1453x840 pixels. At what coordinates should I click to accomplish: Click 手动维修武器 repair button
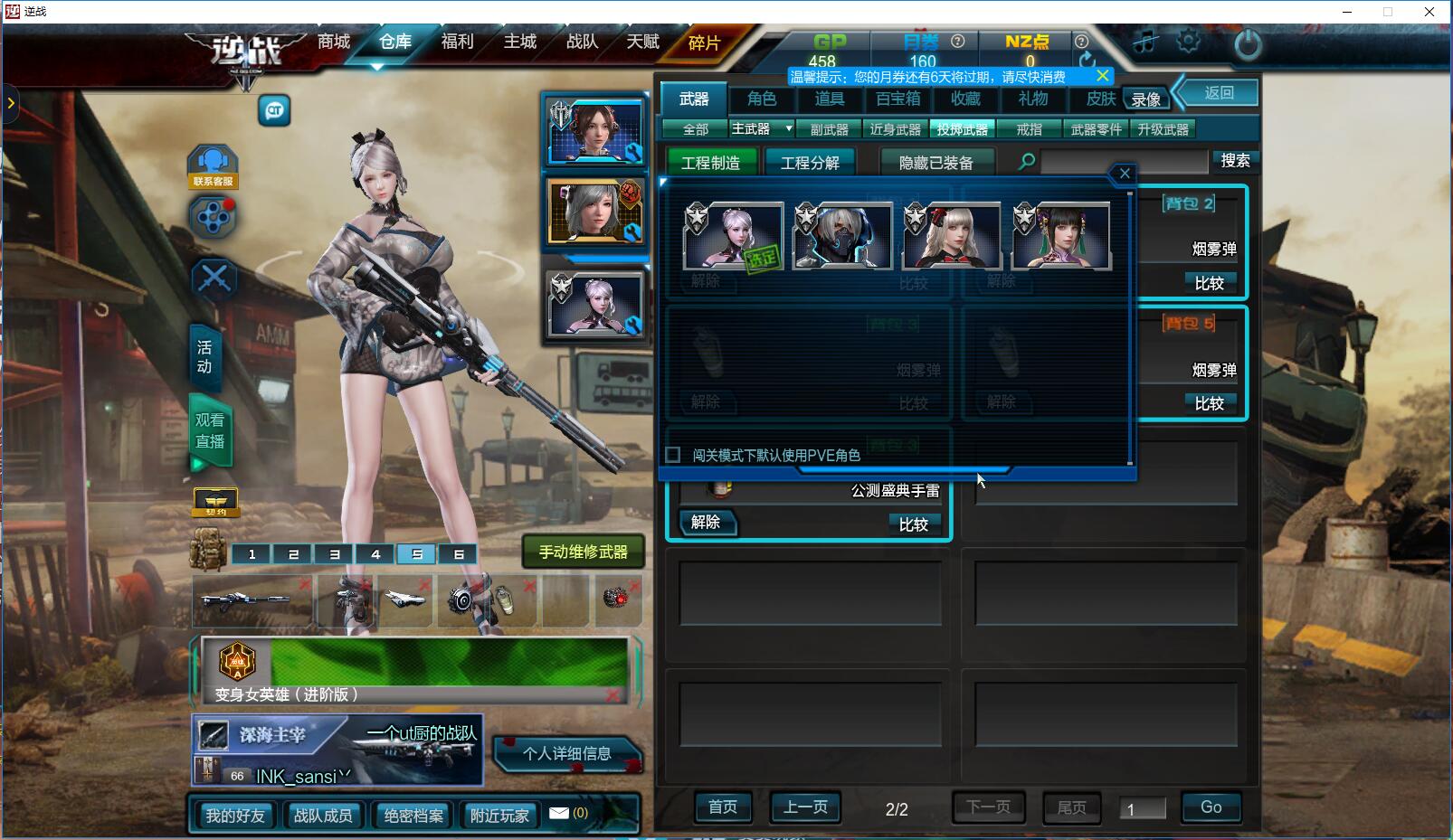coord(583,552)
